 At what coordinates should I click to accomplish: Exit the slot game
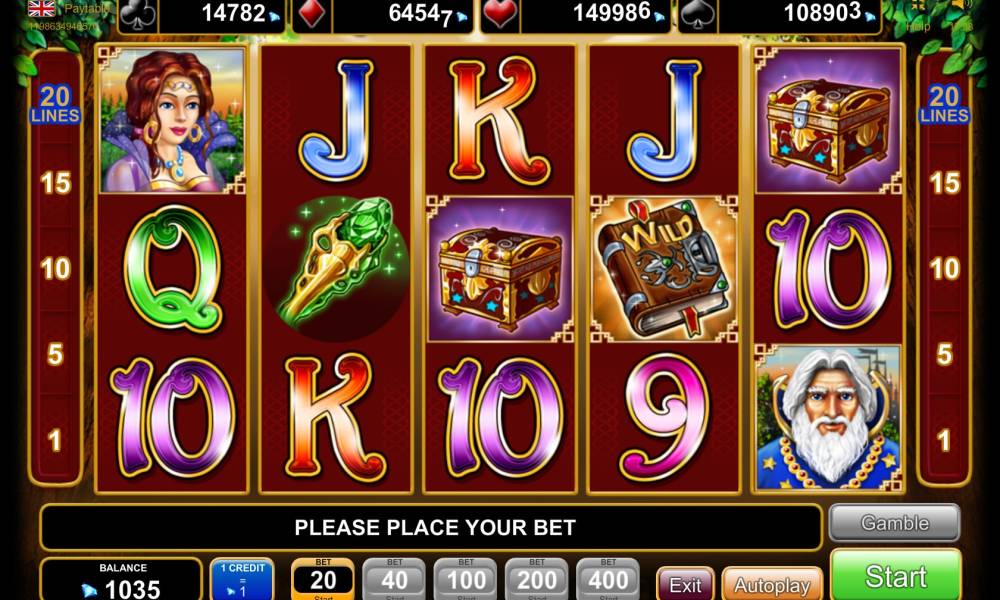(x=685, y=584)
